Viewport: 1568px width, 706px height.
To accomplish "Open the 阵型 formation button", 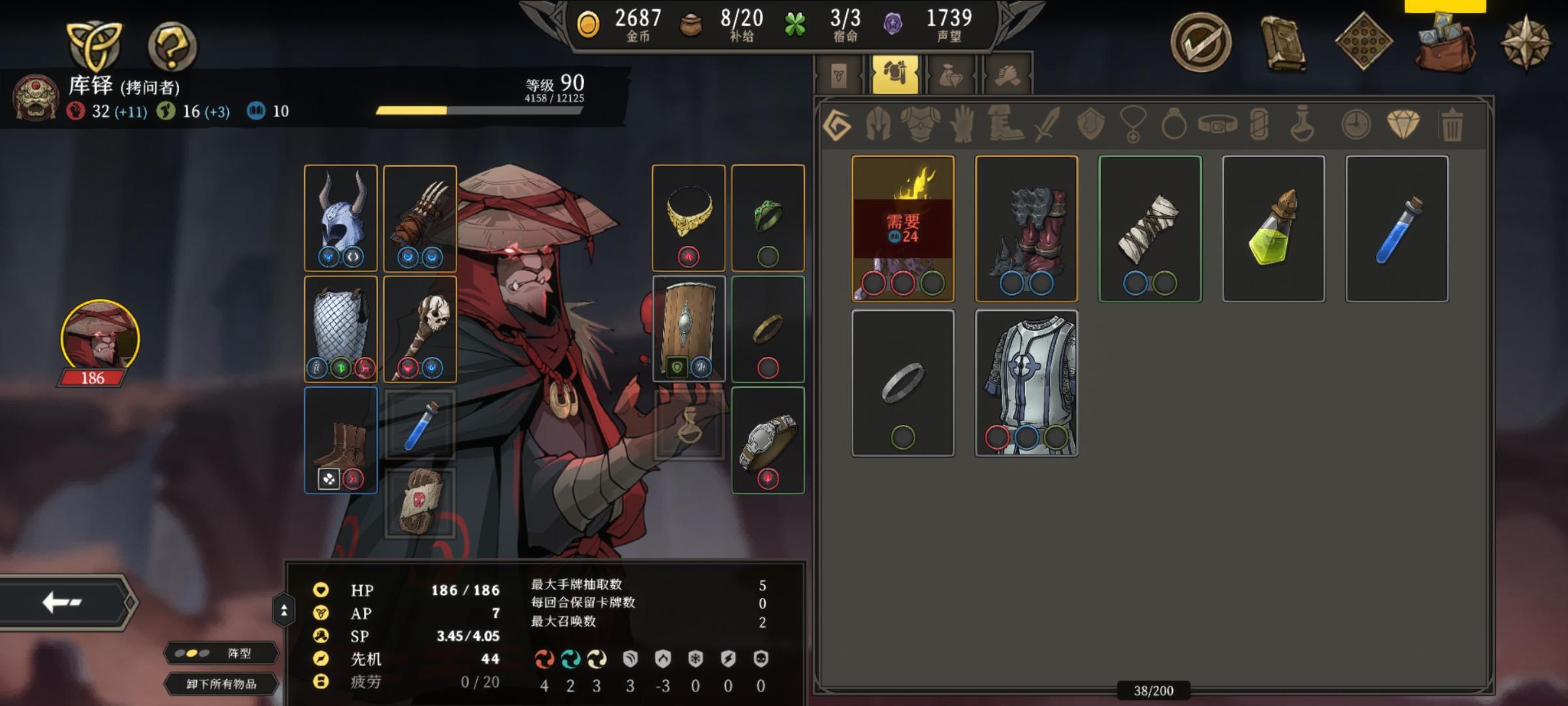I will click(221, 653).
